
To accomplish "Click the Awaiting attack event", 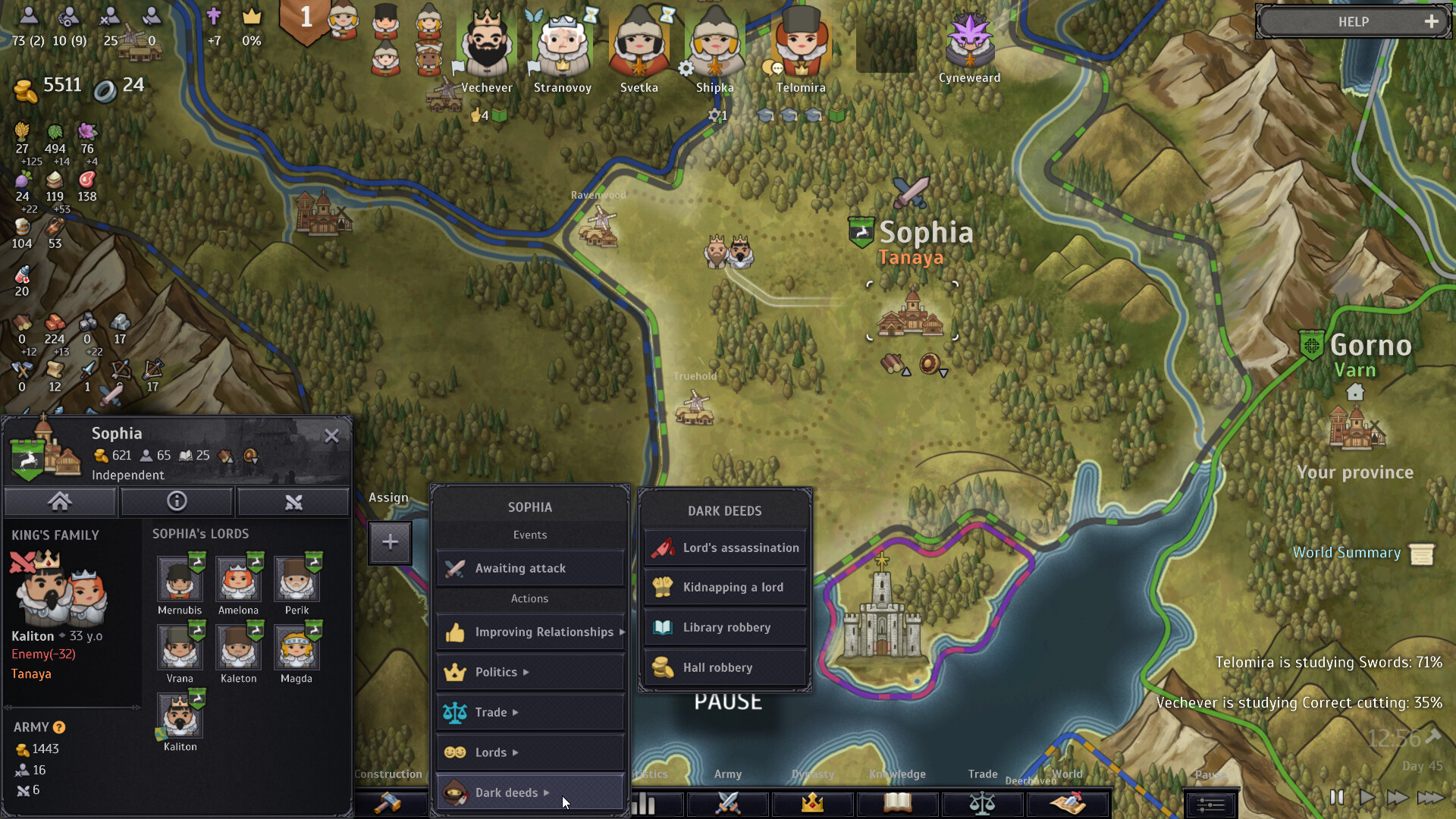I will [x=529, y=568].
